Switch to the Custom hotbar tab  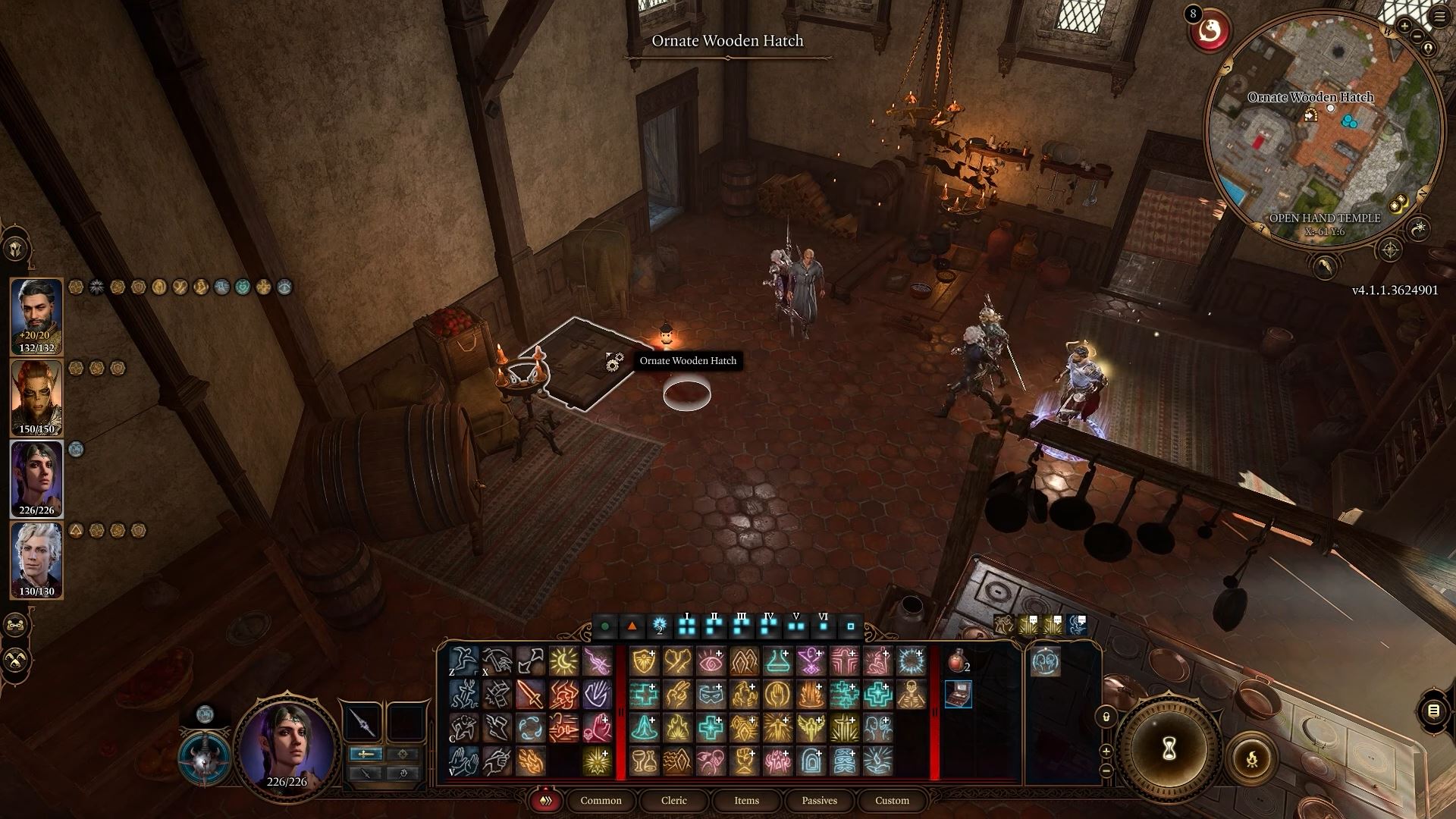892,800
